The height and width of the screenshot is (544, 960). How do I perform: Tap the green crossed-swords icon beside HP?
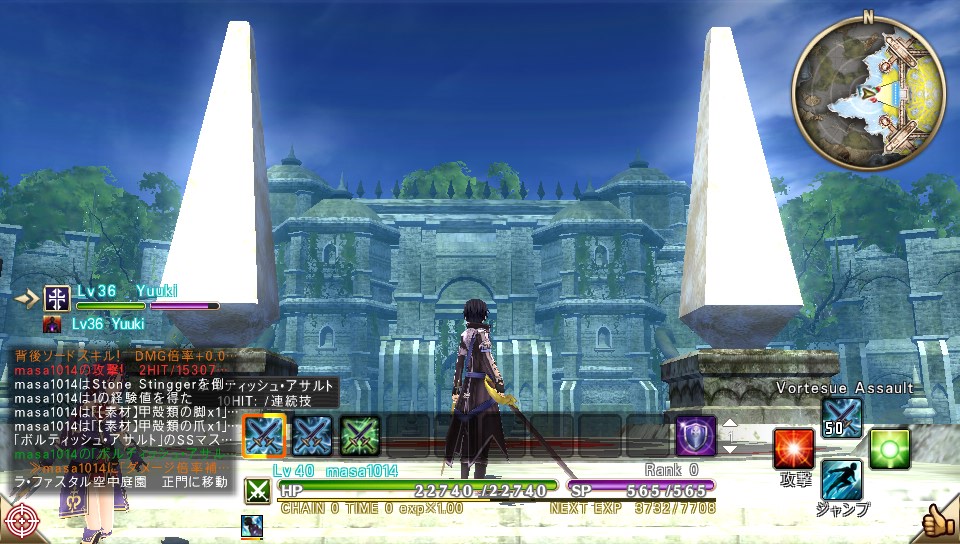point(258,490)
